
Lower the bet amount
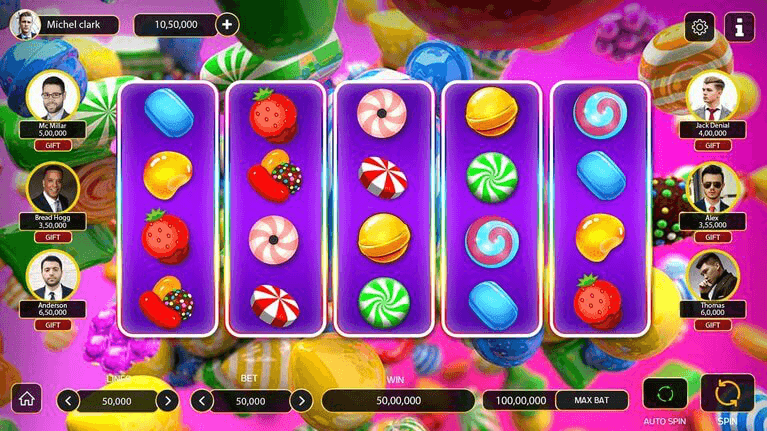click(201, 401)
